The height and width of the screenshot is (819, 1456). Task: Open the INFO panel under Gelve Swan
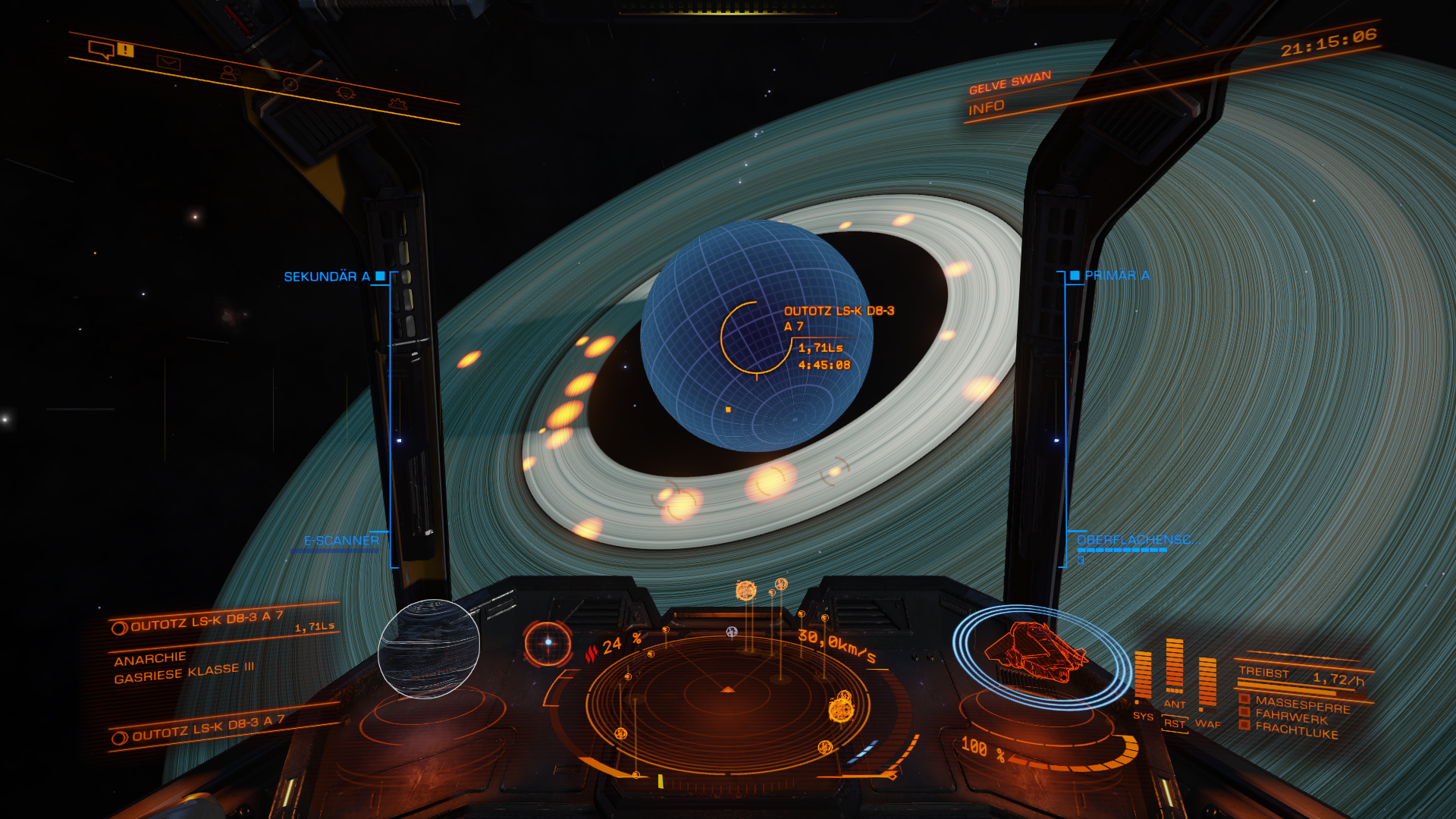click(986, 108)
